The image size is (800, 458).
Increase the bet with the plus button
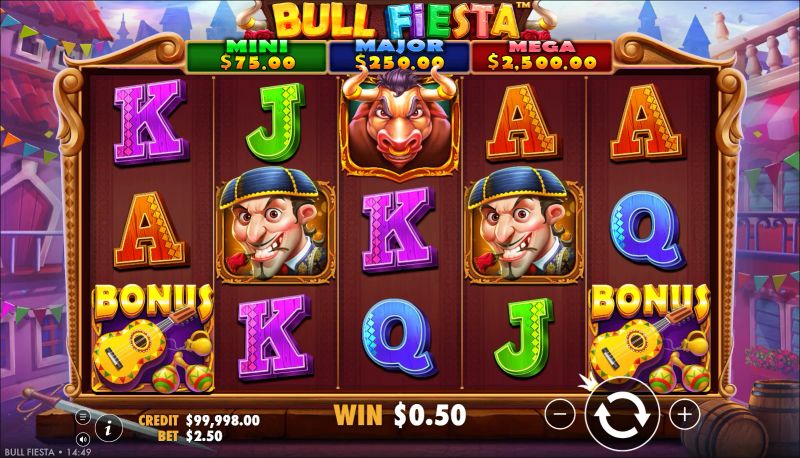tap(684, 413)
